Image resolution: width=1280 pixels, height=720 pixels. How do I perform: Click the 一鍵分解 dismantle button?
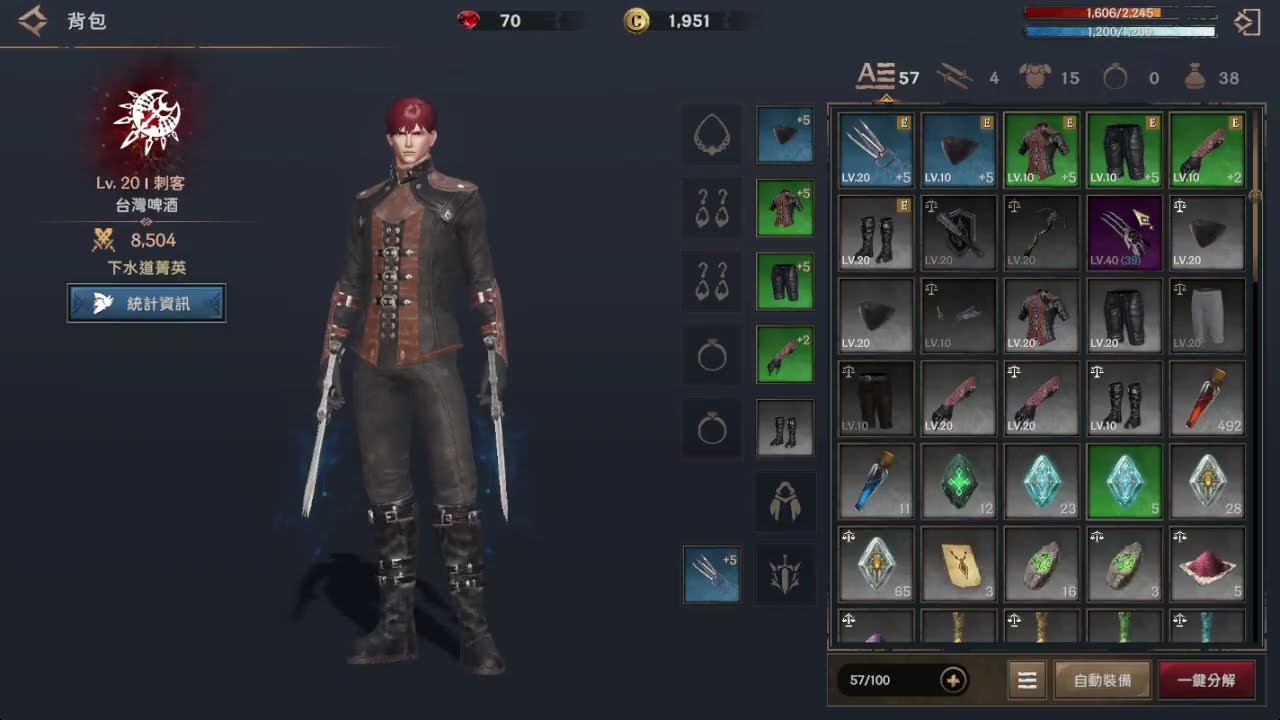pos(1206,680)
